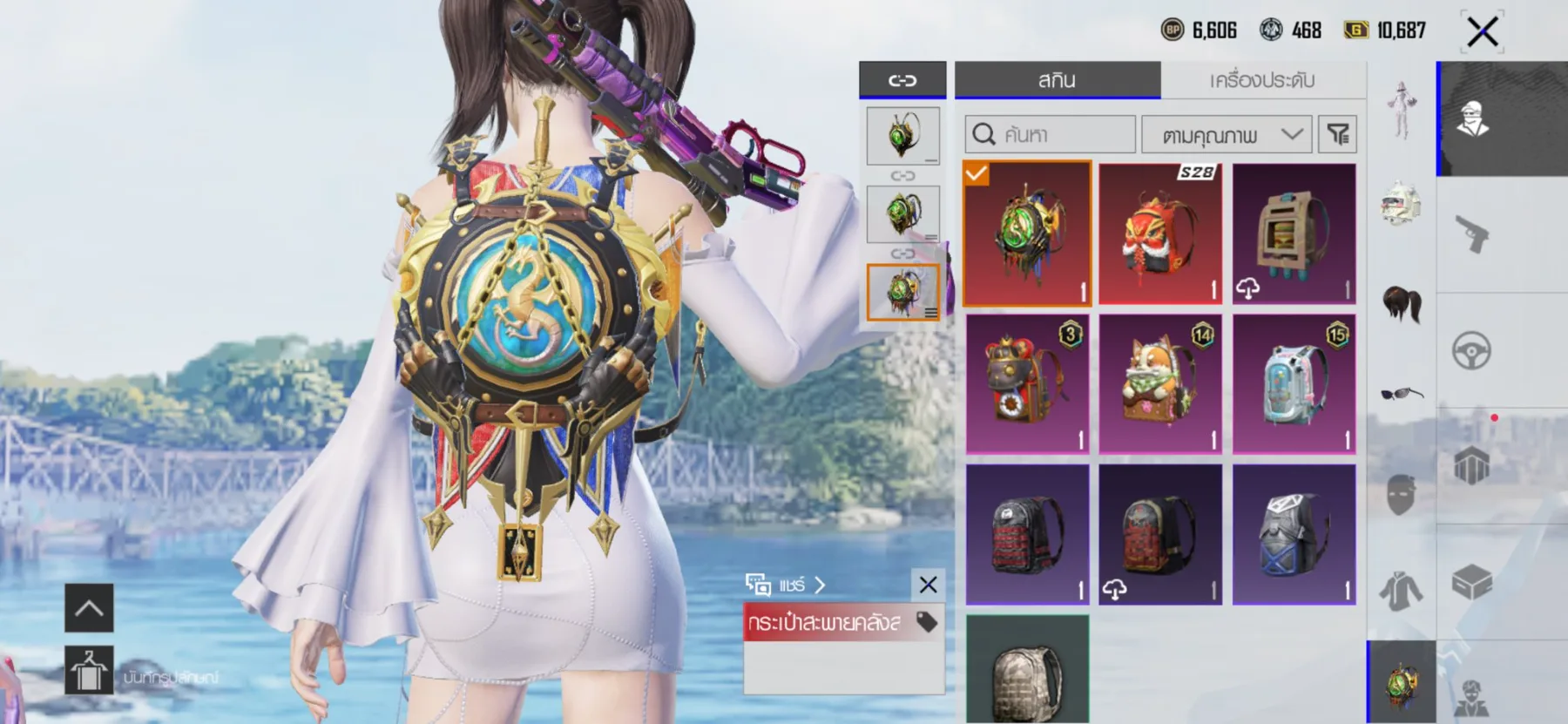This screenshot has height=724, width=1568.
Task: Select the green dragon backpack skin
Action: (x=1027, y=233)
